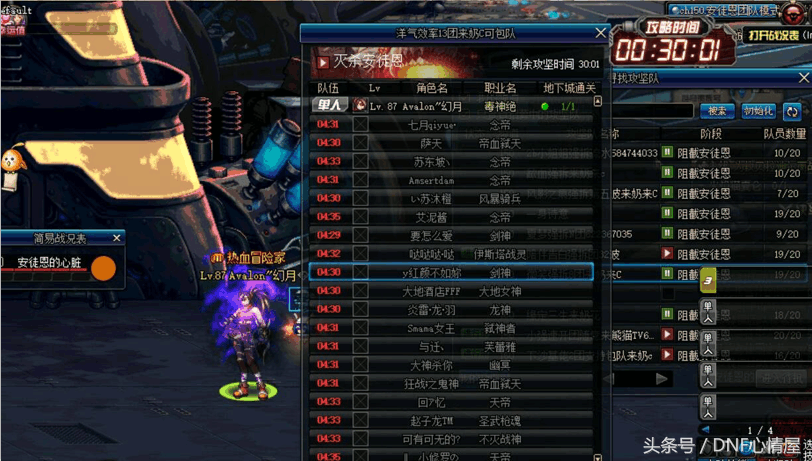Select player 七月qiyue in member list
Image resolution: width=812 pixels, height=461 pixels.
(450, 125)
